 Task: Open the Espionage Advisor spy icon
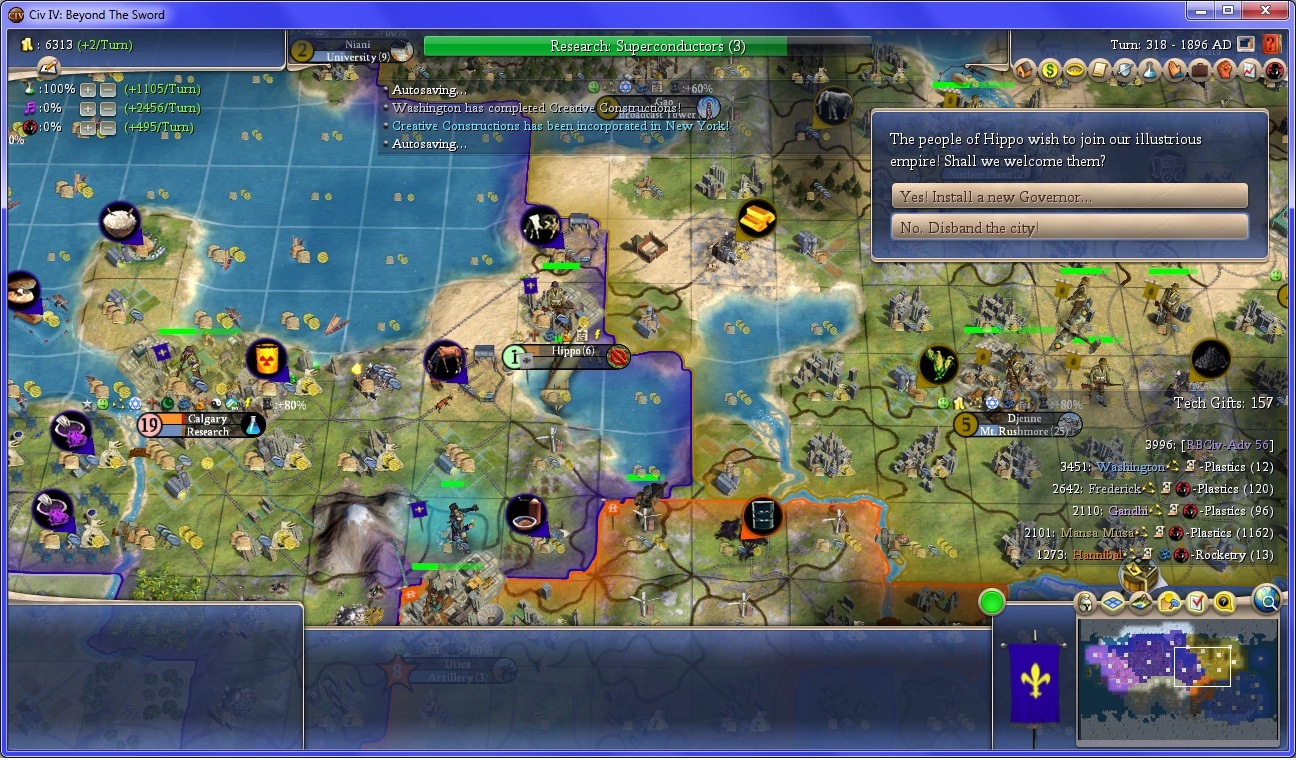pyautogui.click(x=1274, y=70)
